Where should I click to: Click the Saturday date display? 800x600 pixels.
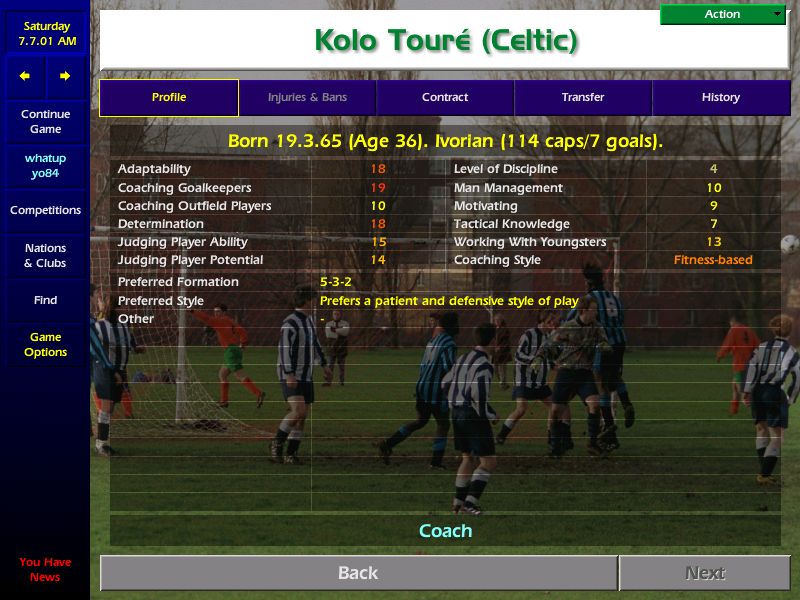click(x=45, y=34)
